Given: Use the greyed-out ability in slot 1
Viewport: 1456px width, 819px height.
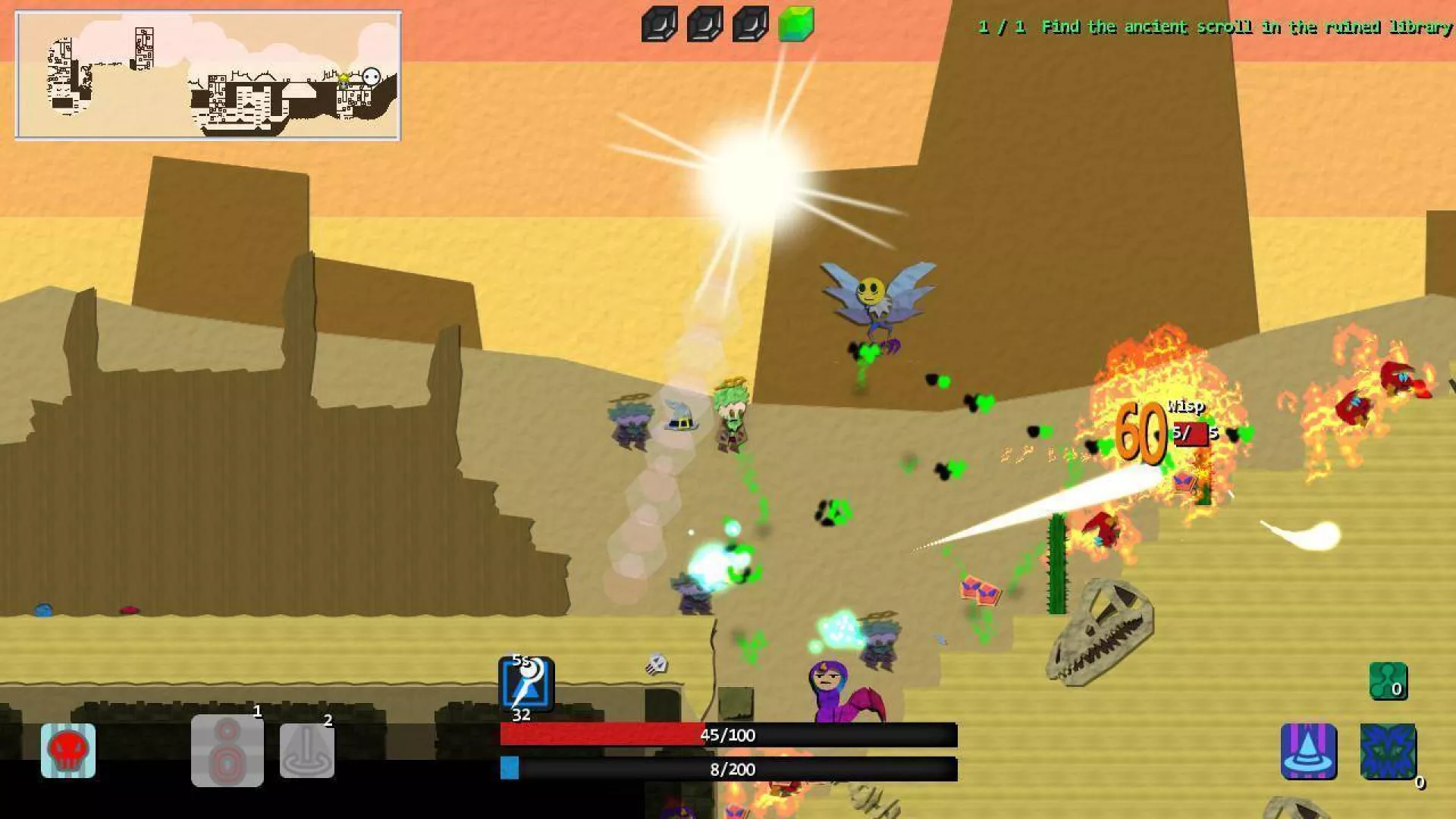Looking at the screenshot, I should 227,750.
